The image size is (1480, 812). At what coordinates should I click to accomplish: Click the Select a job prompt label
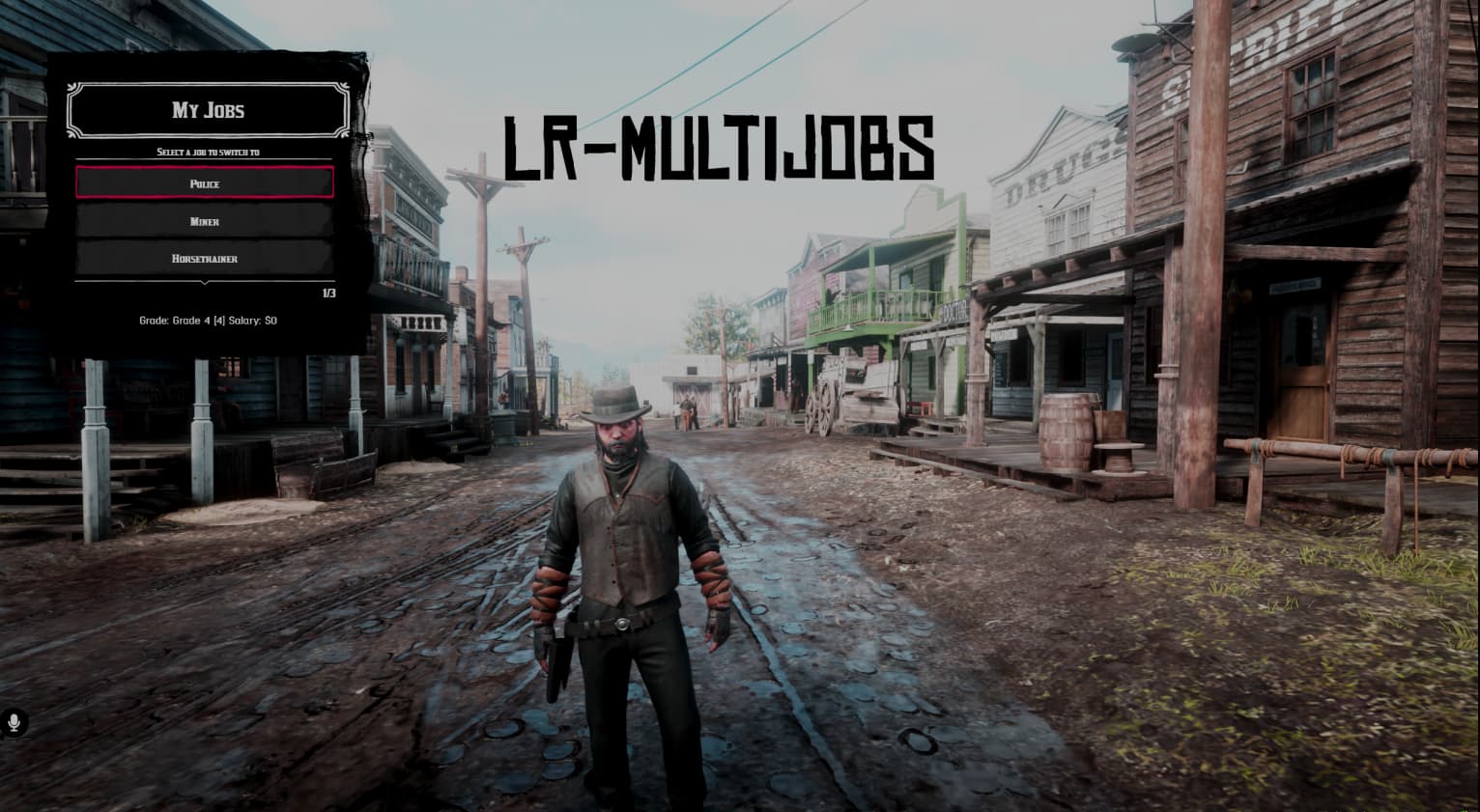[x=206, y=152]
